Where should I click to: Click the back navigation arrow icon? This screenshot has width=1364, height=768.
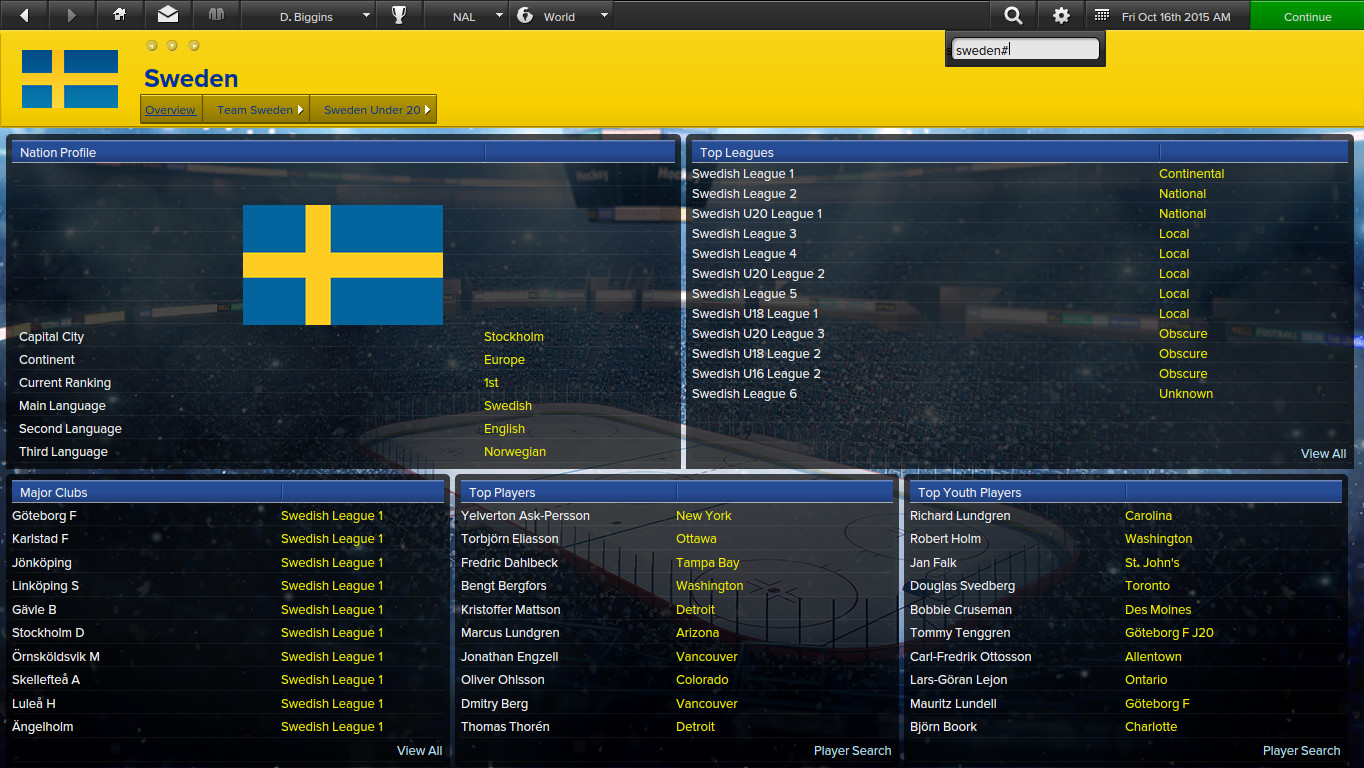[22, 14]
